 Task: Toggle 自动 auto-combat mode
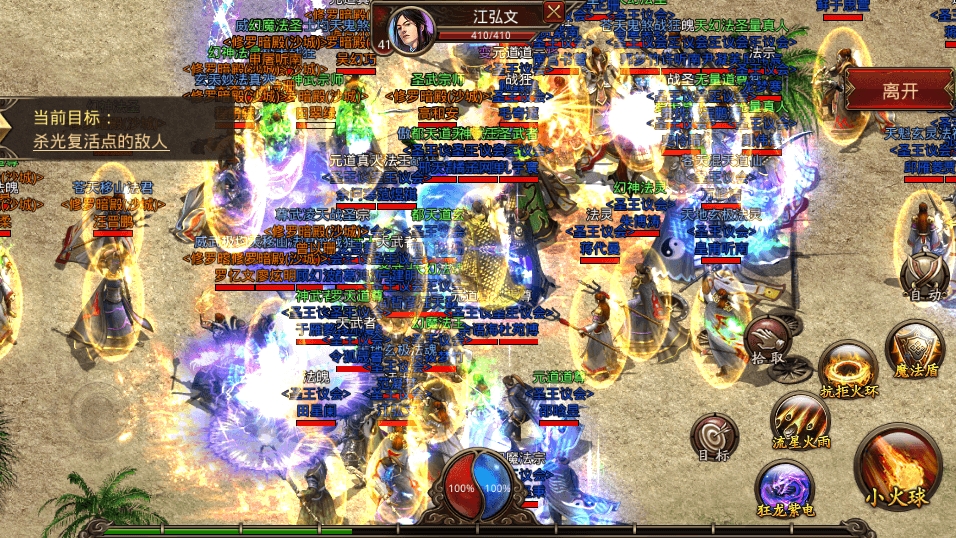click(923, 275)
